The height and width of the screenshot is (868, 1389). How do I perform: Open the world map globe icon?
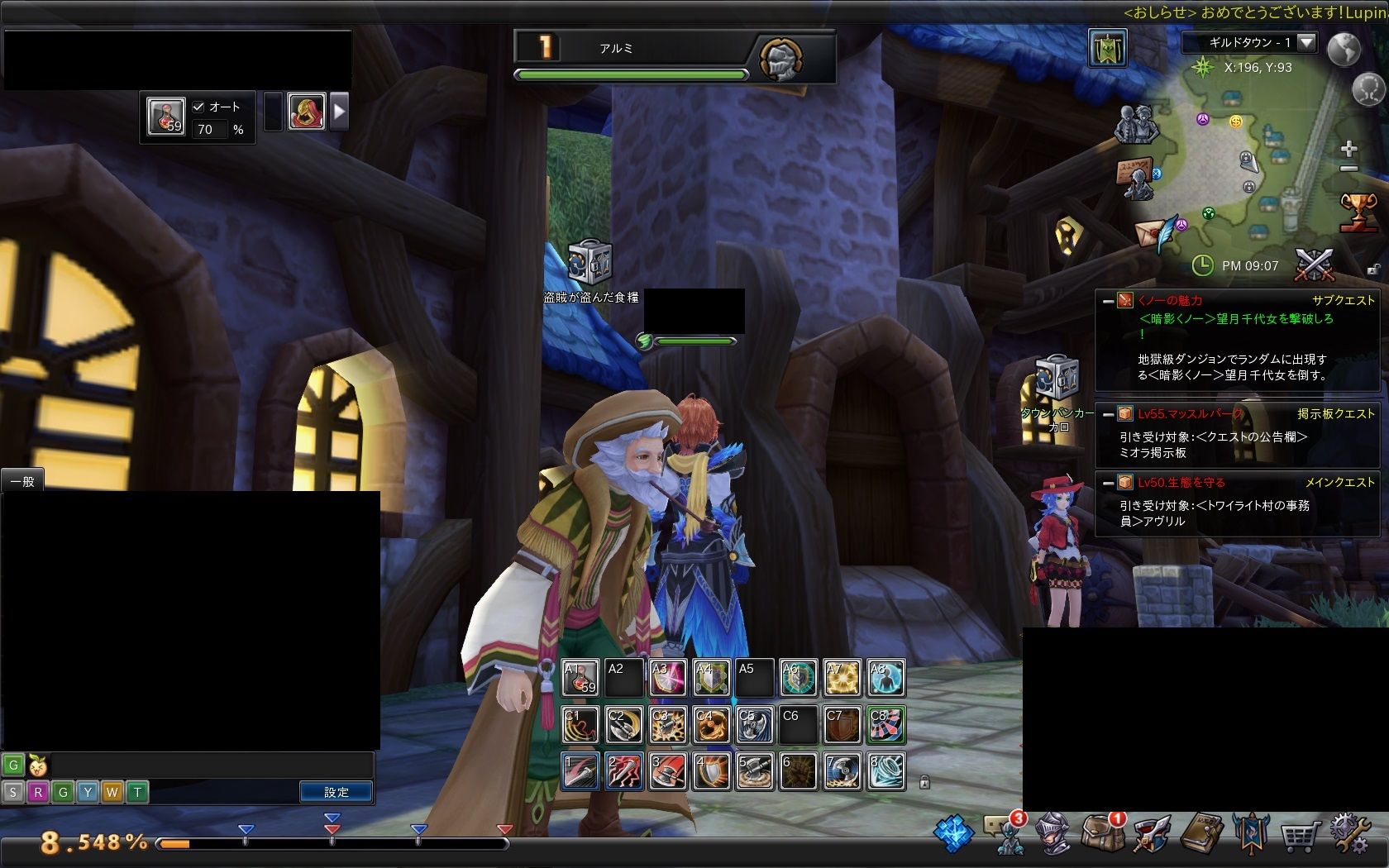[x=1344, y=50]
